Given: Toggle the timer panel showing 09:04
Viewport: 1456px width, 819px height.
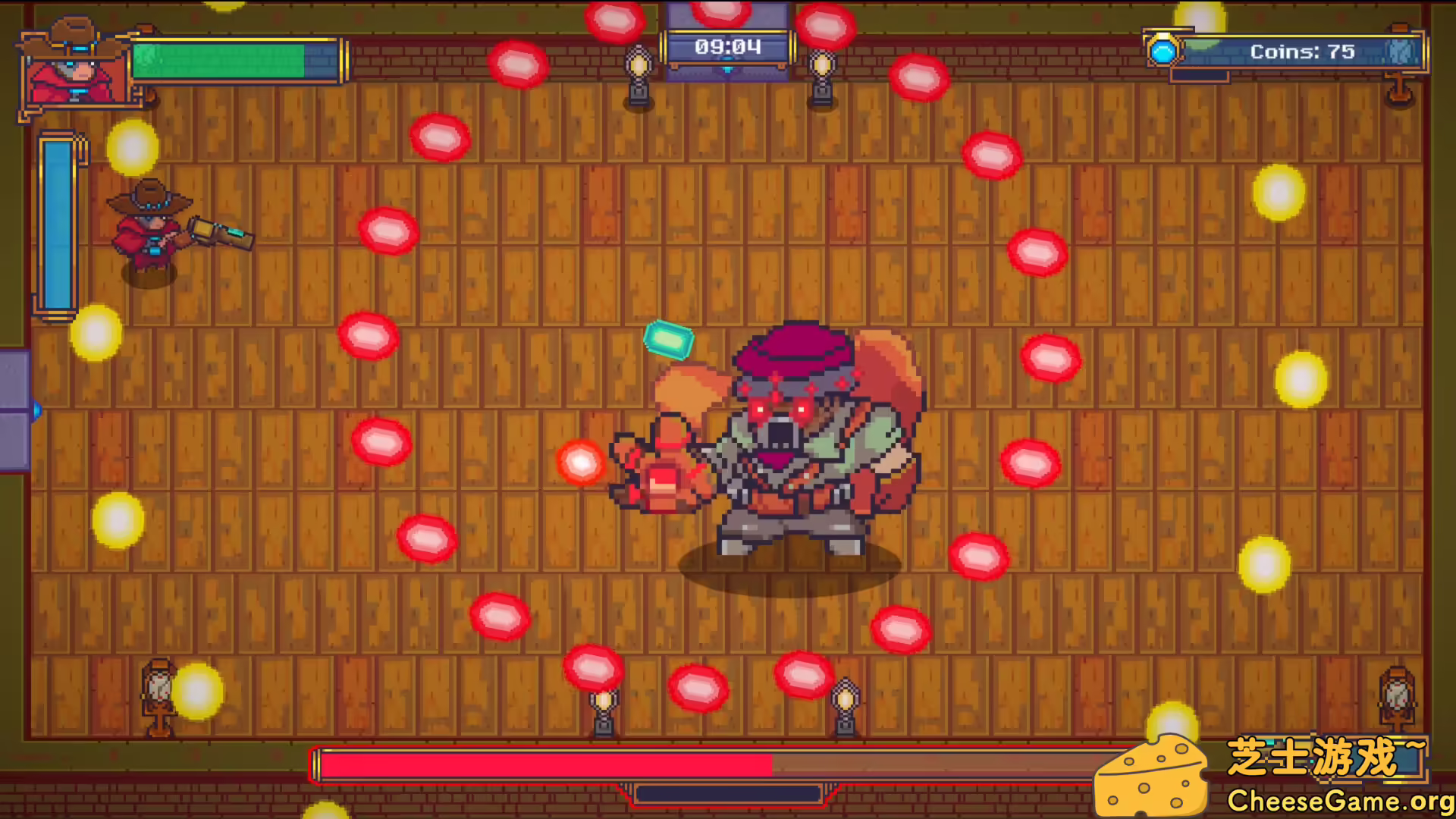Looking at the screenshot, I should pos(728,47).
